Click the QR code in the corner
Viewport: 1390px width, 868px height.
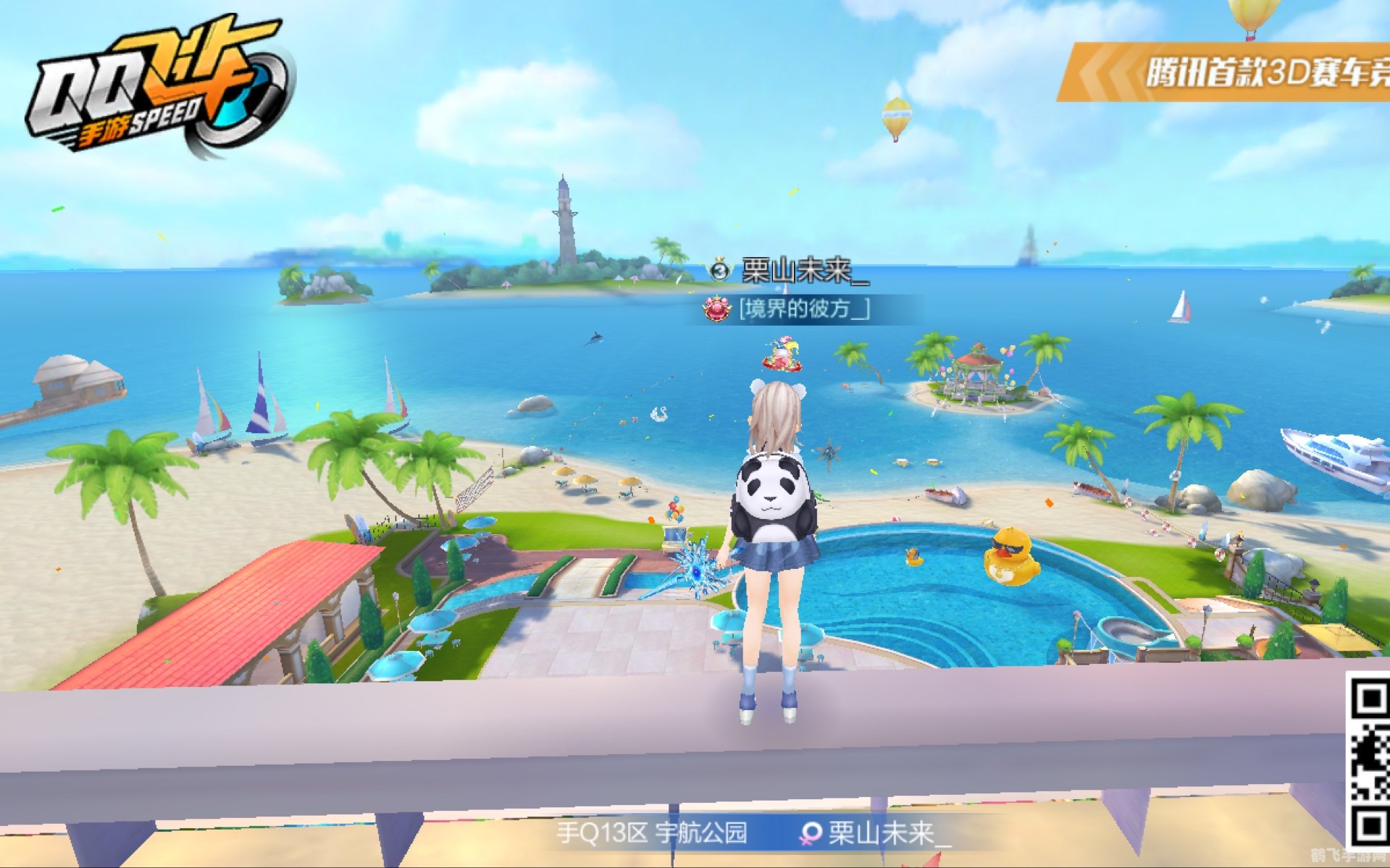click(x=1368, y=759)
